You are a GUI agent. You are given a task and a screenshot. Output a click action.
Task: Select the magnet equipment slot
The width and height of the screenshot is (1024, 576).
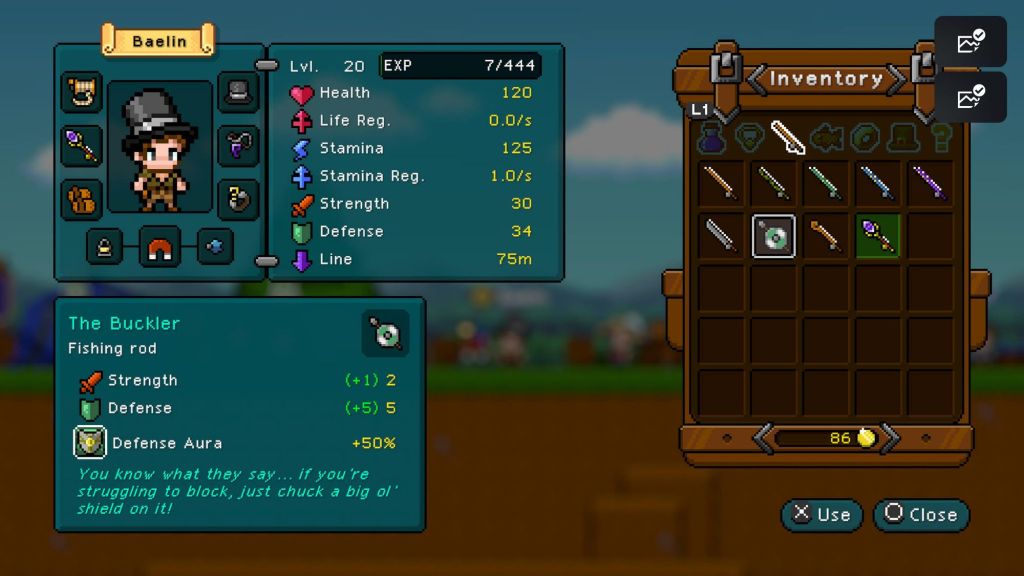point(159,246)
